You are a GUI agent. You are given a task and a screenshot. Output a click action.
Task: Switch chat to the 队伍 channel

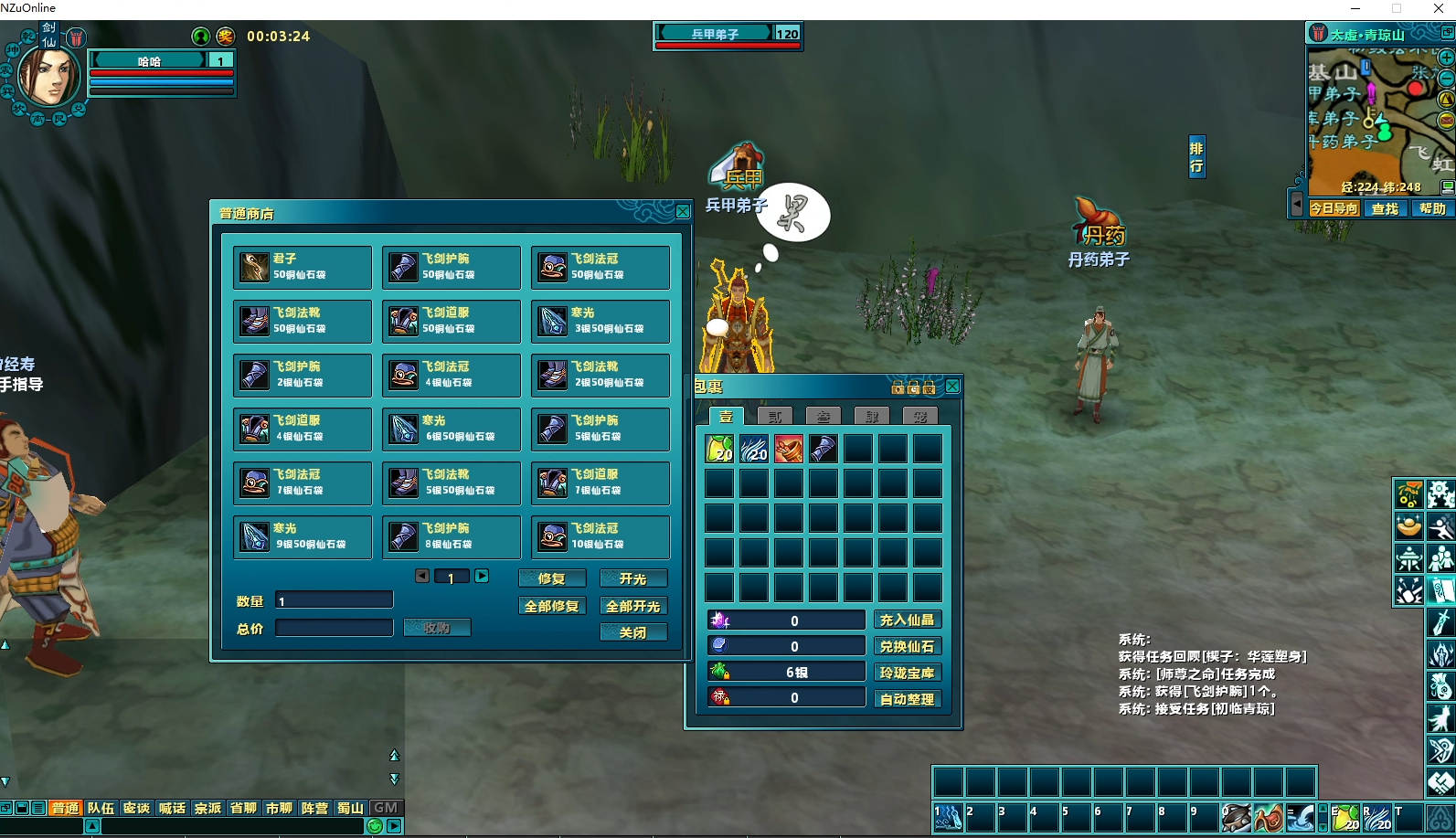pos(101,808)
